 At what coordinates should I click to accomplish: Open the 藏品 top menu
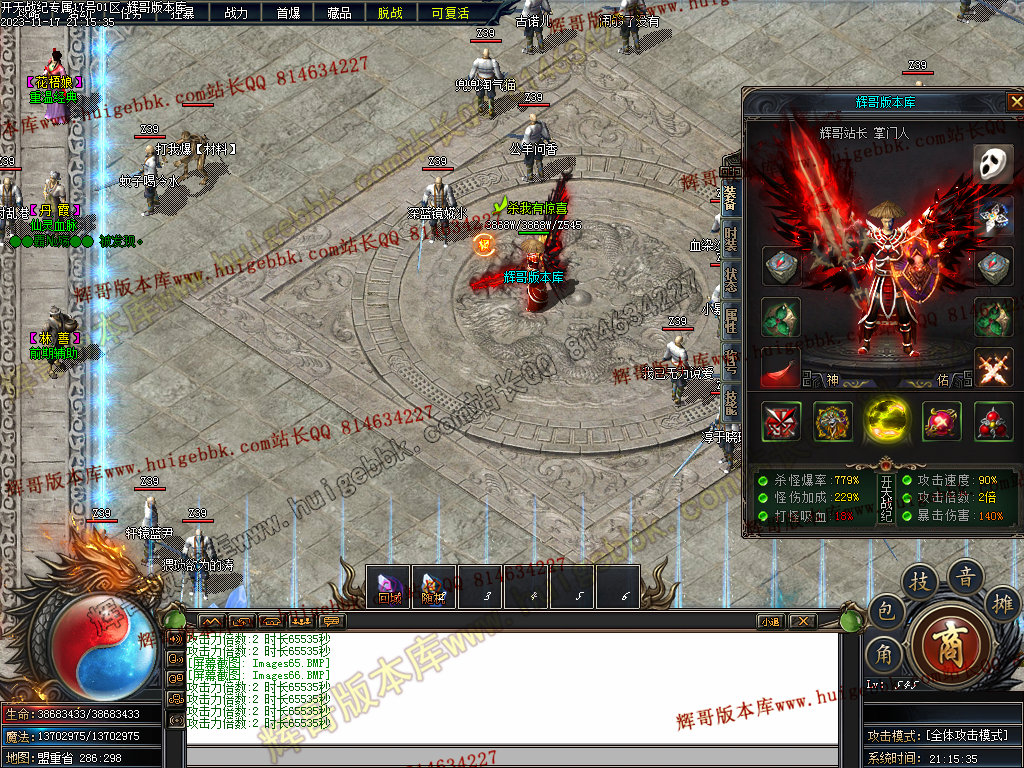coord(339,13)
